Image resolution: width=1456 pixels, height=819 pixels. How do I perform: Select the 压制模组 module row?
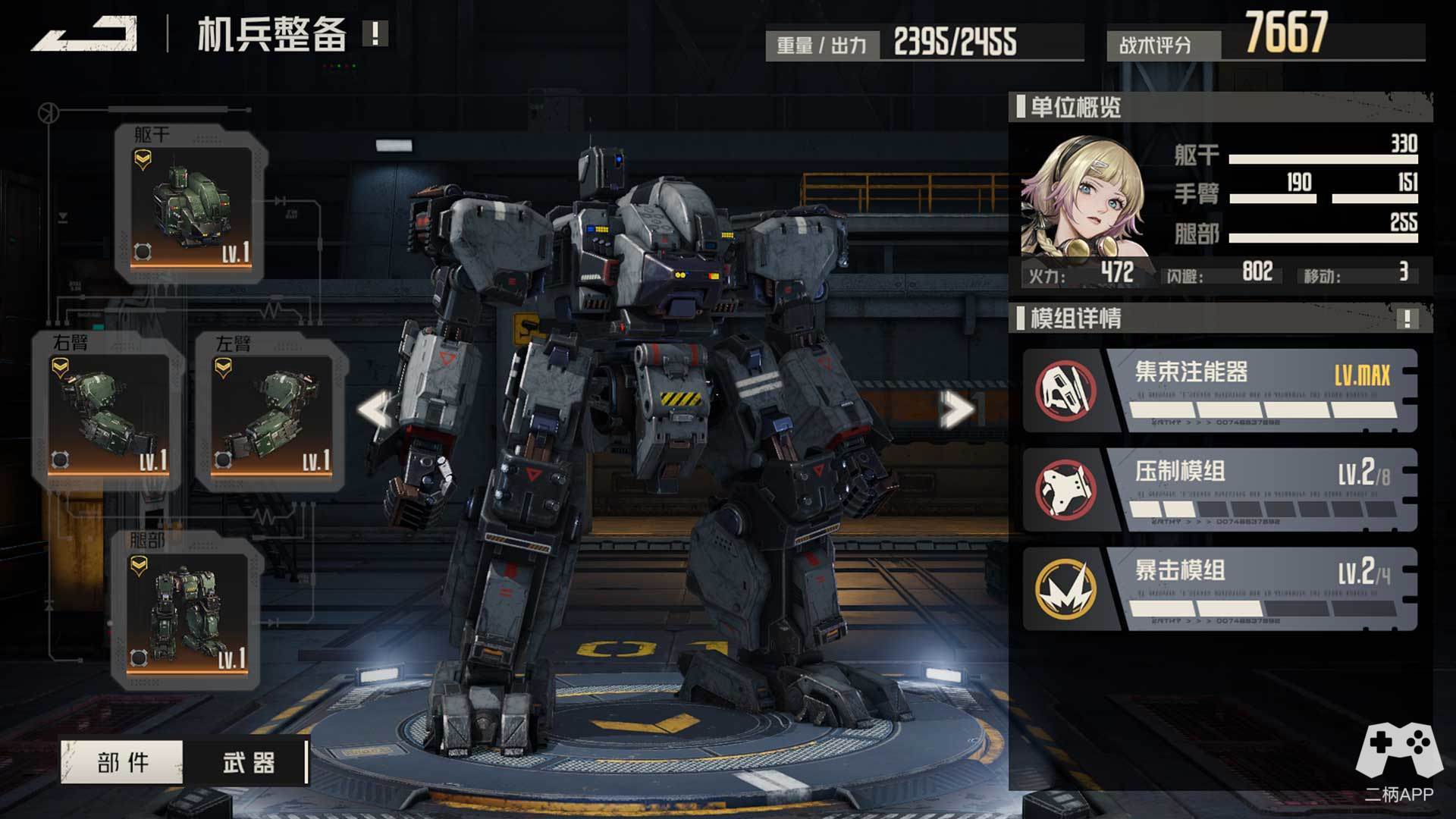coord(1220,490)
